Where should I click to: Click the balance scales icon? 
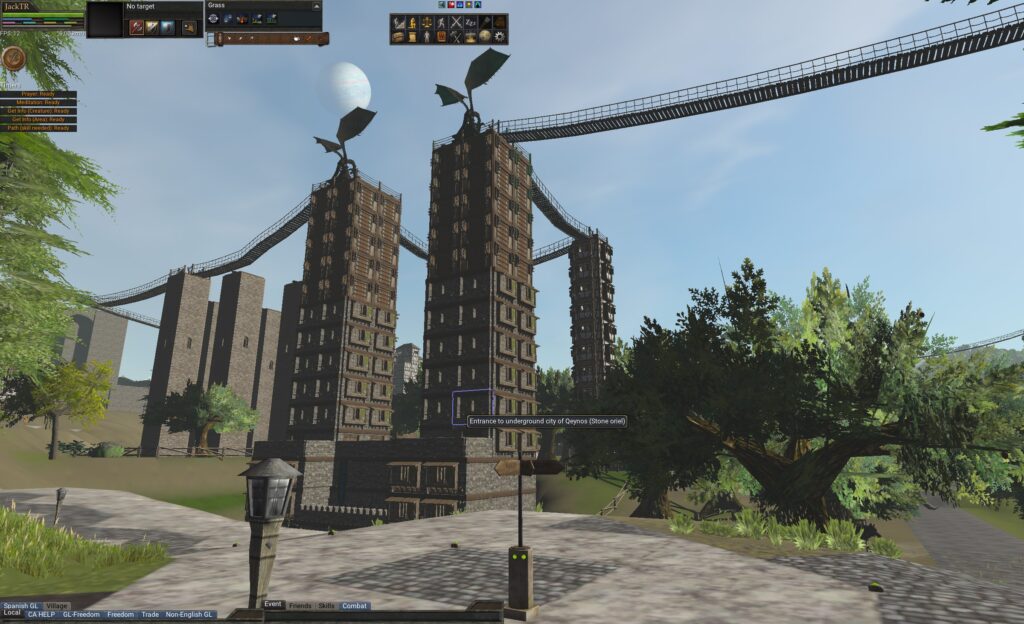[x=425, y=22]
